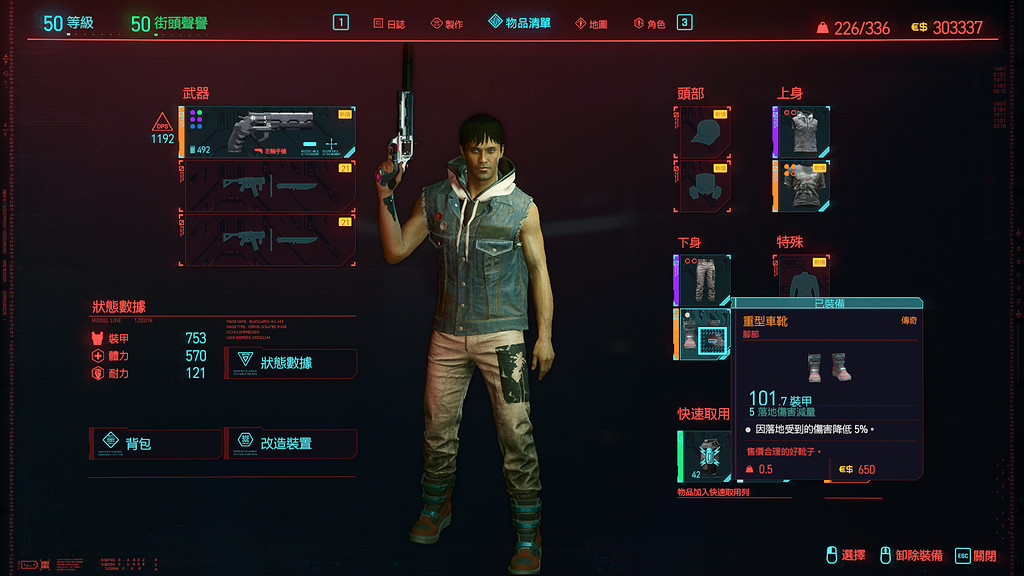Select the equipped revolver weapon slot
This screenshot has width=1024, height=576.
tap(268, 132)
